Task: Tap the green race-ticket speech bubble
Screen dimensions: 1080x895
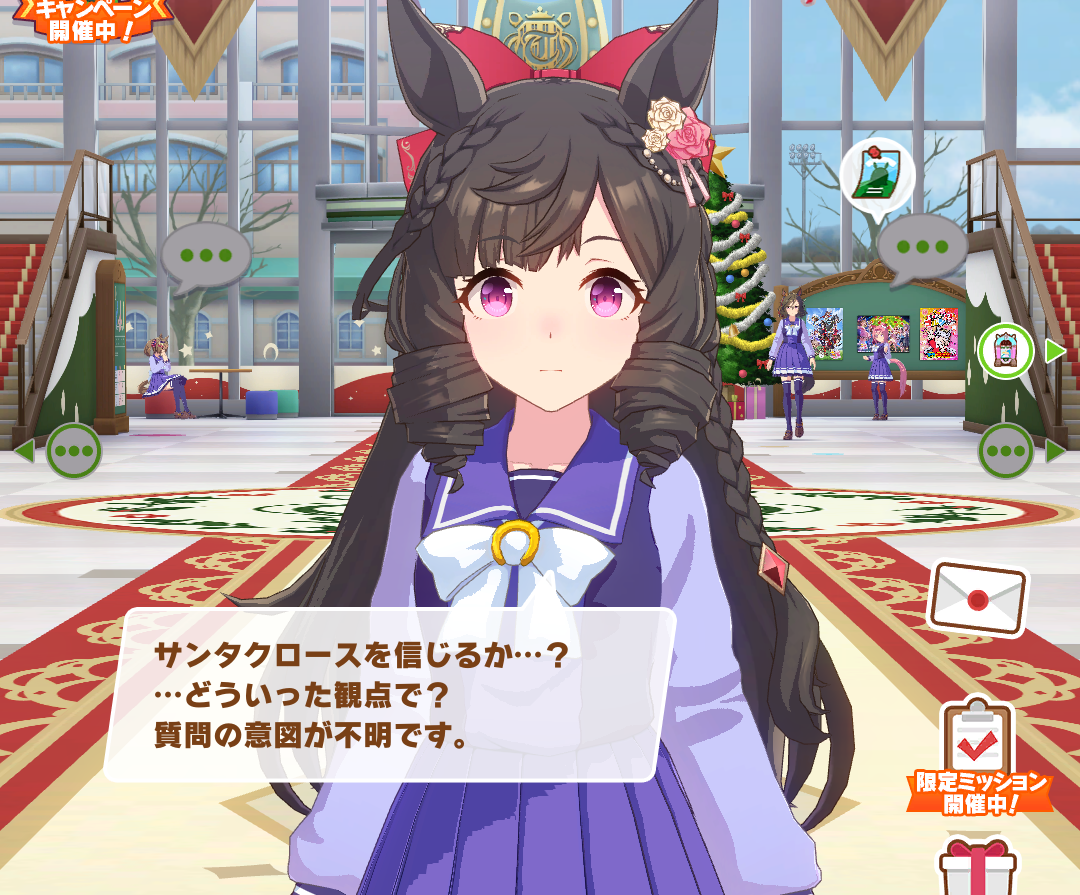Action: click(x=876, y=176)
